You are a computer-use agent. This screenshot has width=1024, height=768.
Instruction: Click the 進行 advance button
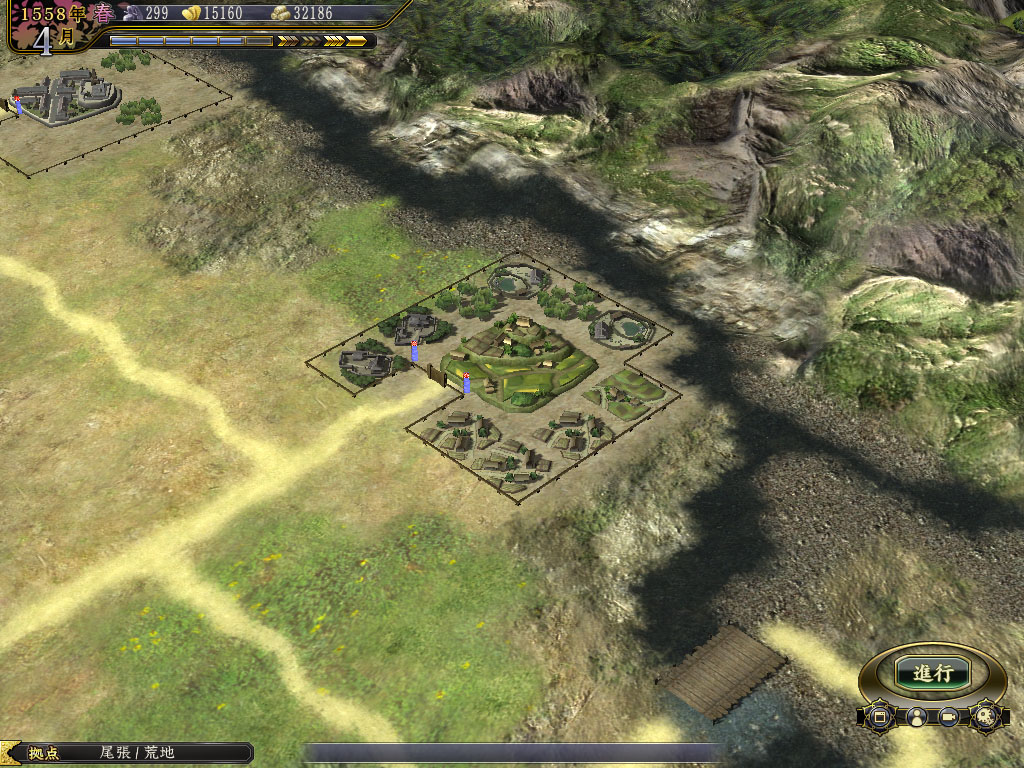[x=932, y=673]
